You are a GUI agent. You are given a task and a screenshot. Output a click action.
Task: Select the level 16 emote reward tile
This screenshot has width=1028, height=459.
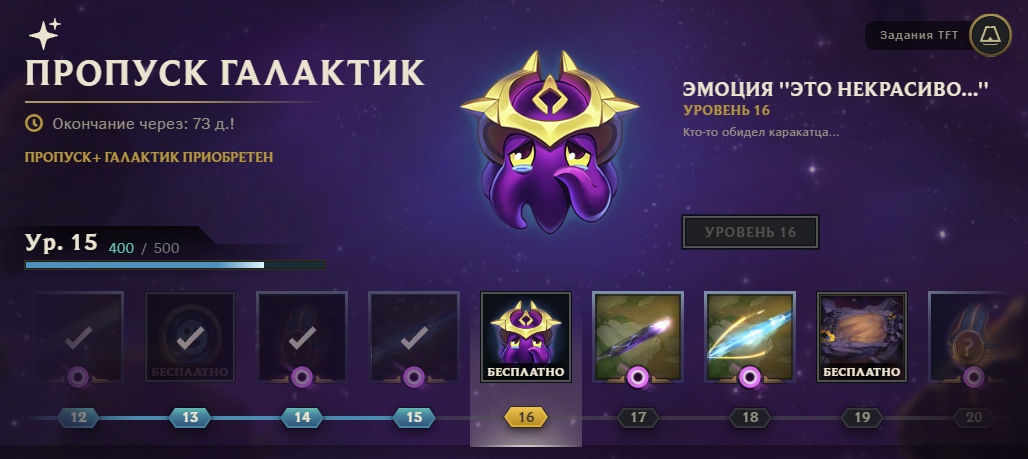click(526, 338)
